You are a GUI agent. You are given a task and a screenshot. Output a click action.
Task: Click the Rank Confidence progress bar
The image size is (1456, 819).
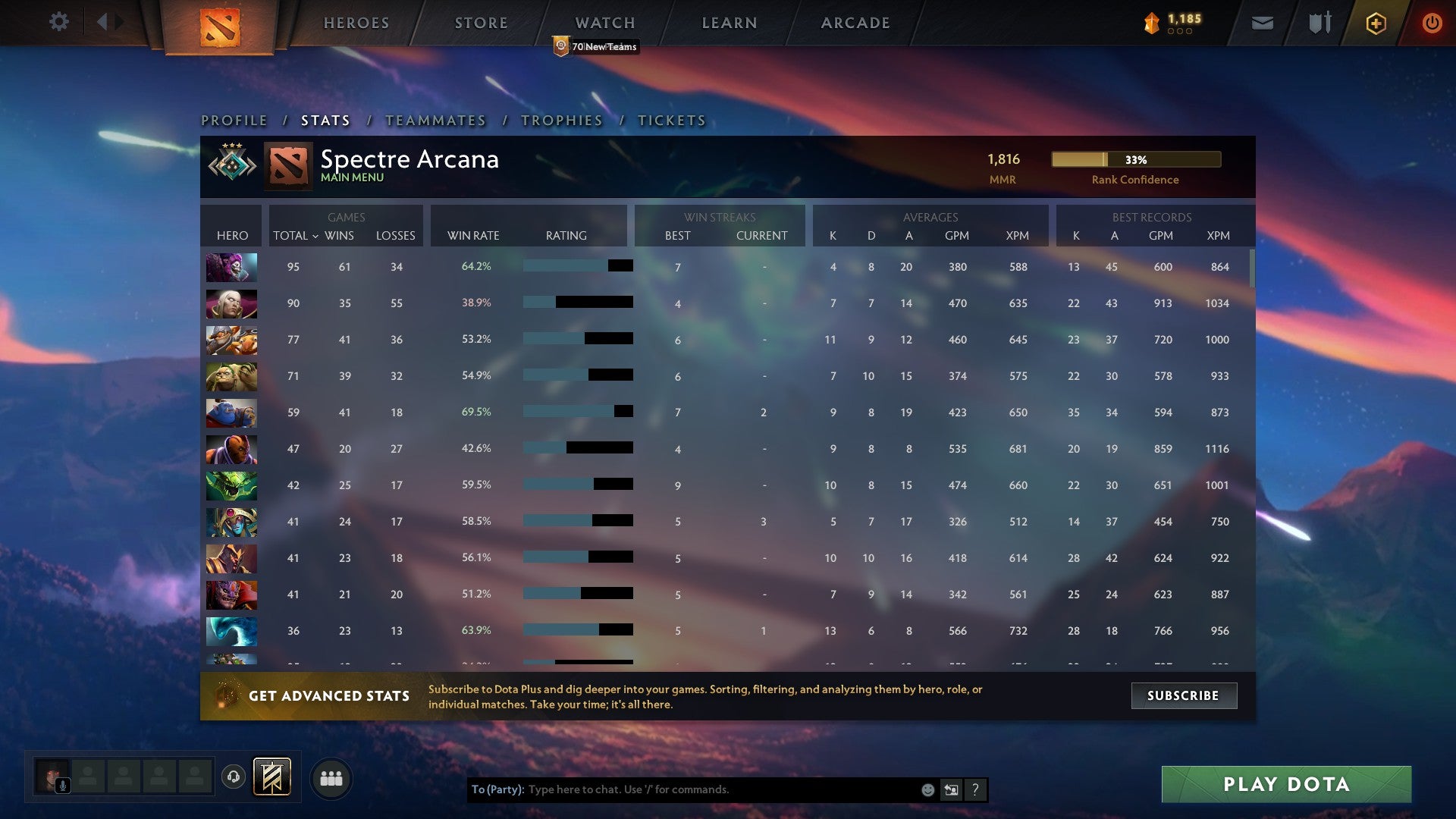click(x=1135, y=160)
